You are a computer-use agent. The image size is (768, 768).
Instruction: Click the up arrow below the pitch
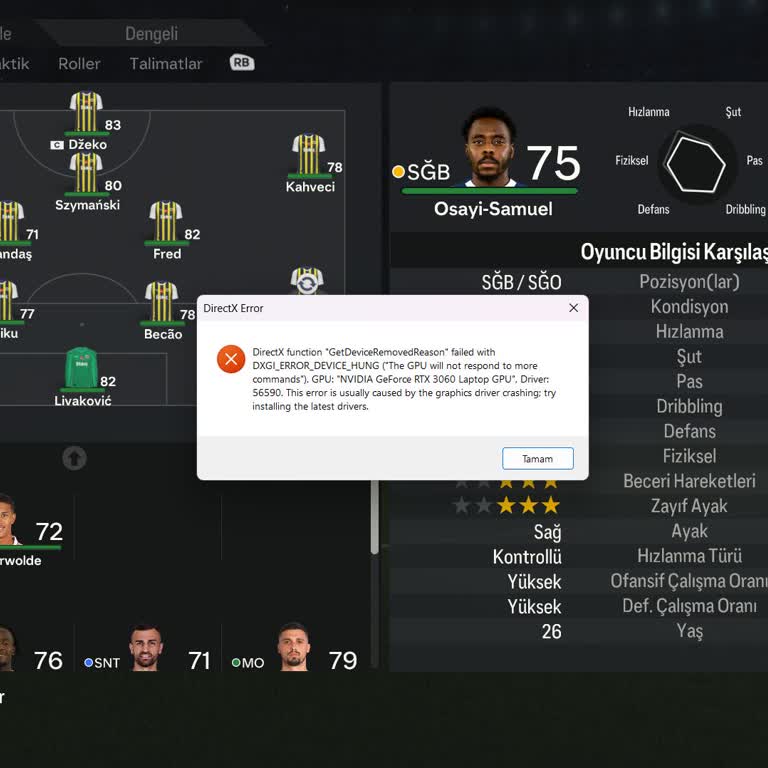click(x=74, y=458)
